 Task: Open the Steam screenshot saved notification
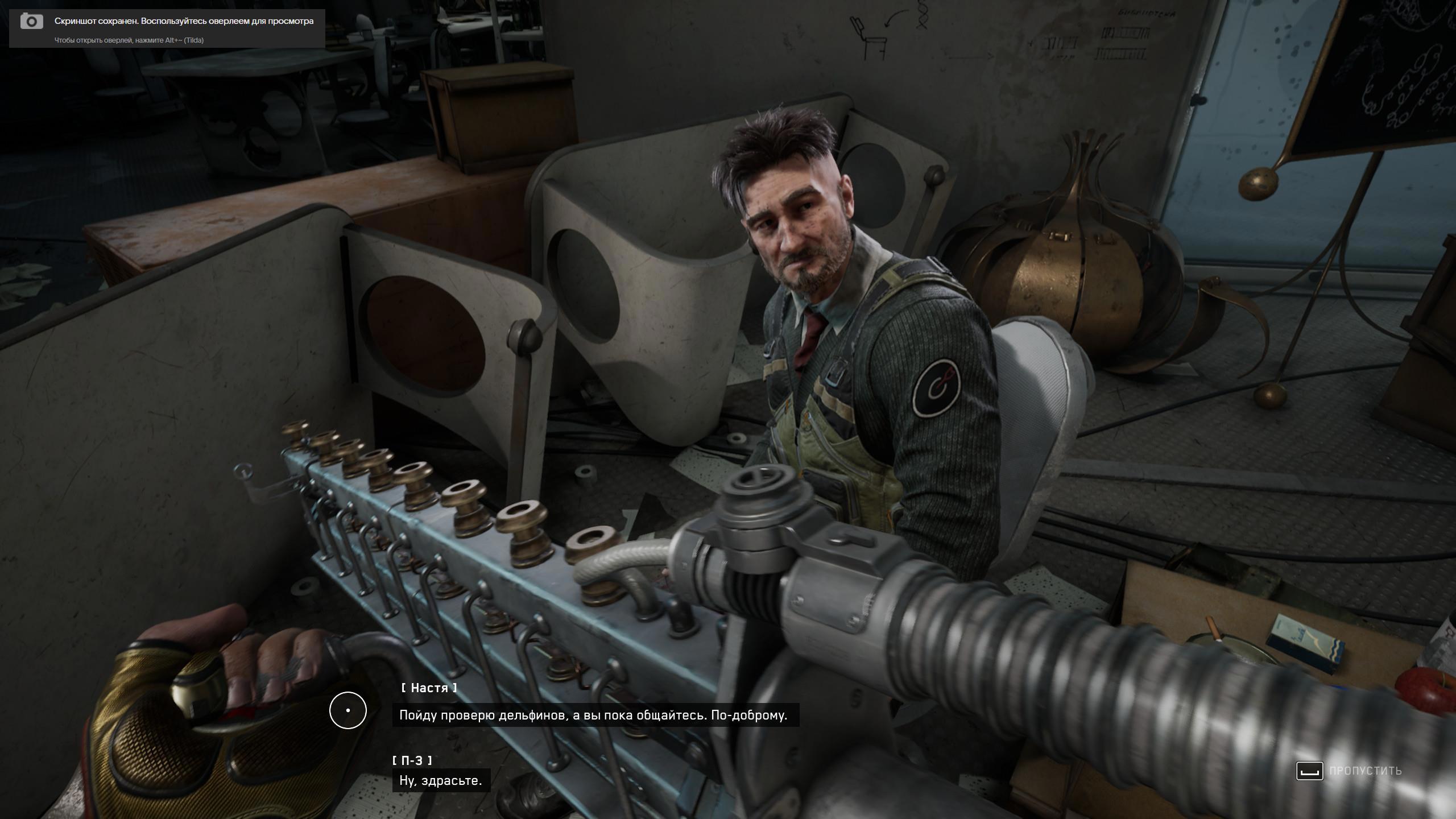click(x=167, y=28)
